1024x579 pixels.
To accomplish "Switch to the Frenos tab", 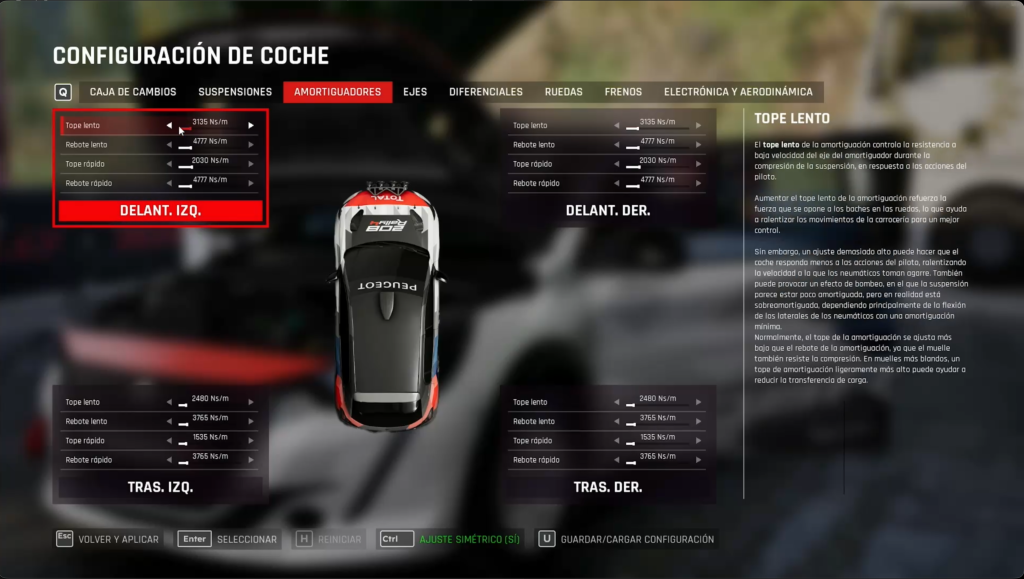I will [x=623, y=92].
